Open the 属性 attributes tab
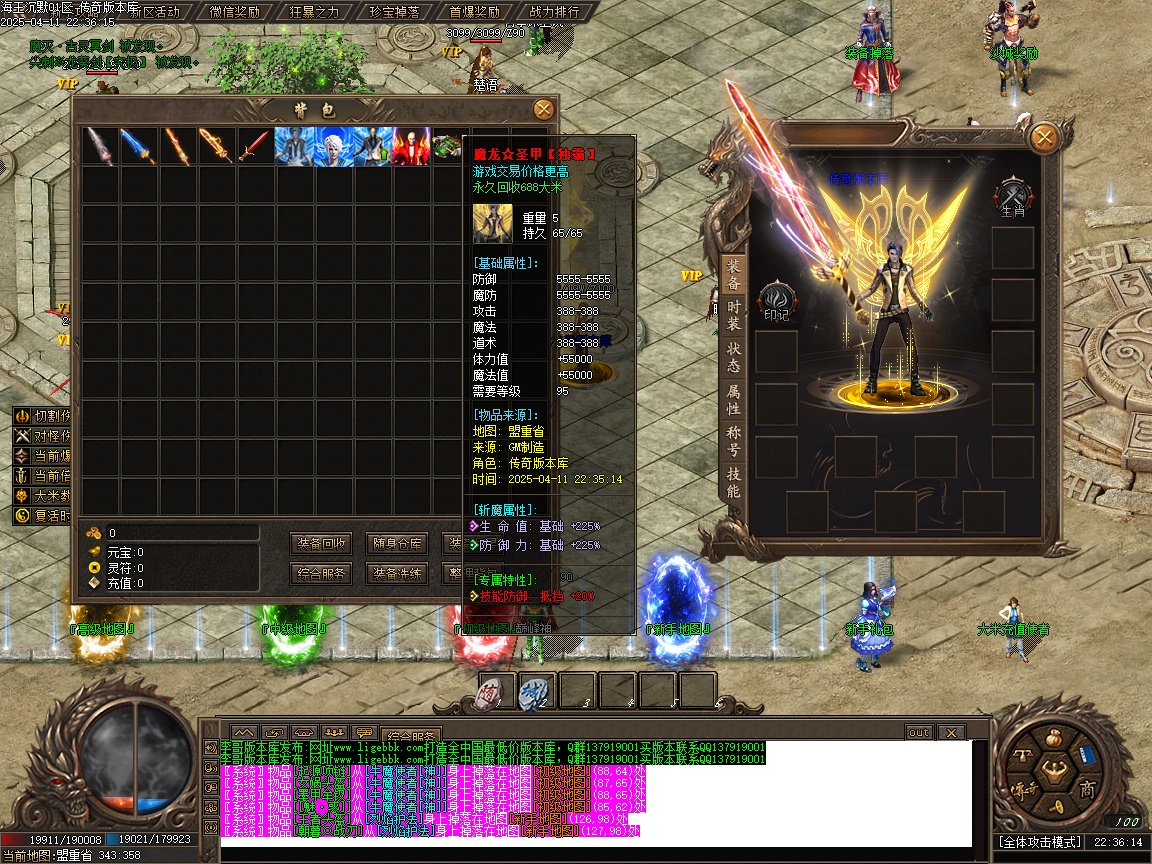The height and width of the screenshot is (864, 1152). (x=733, y=400)
